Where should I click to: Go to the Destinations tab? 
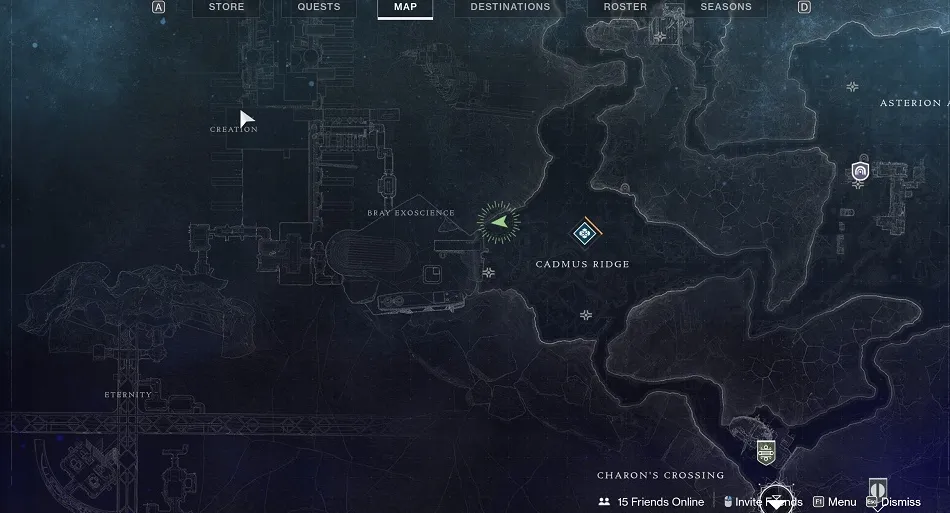[x=510, y=7]
